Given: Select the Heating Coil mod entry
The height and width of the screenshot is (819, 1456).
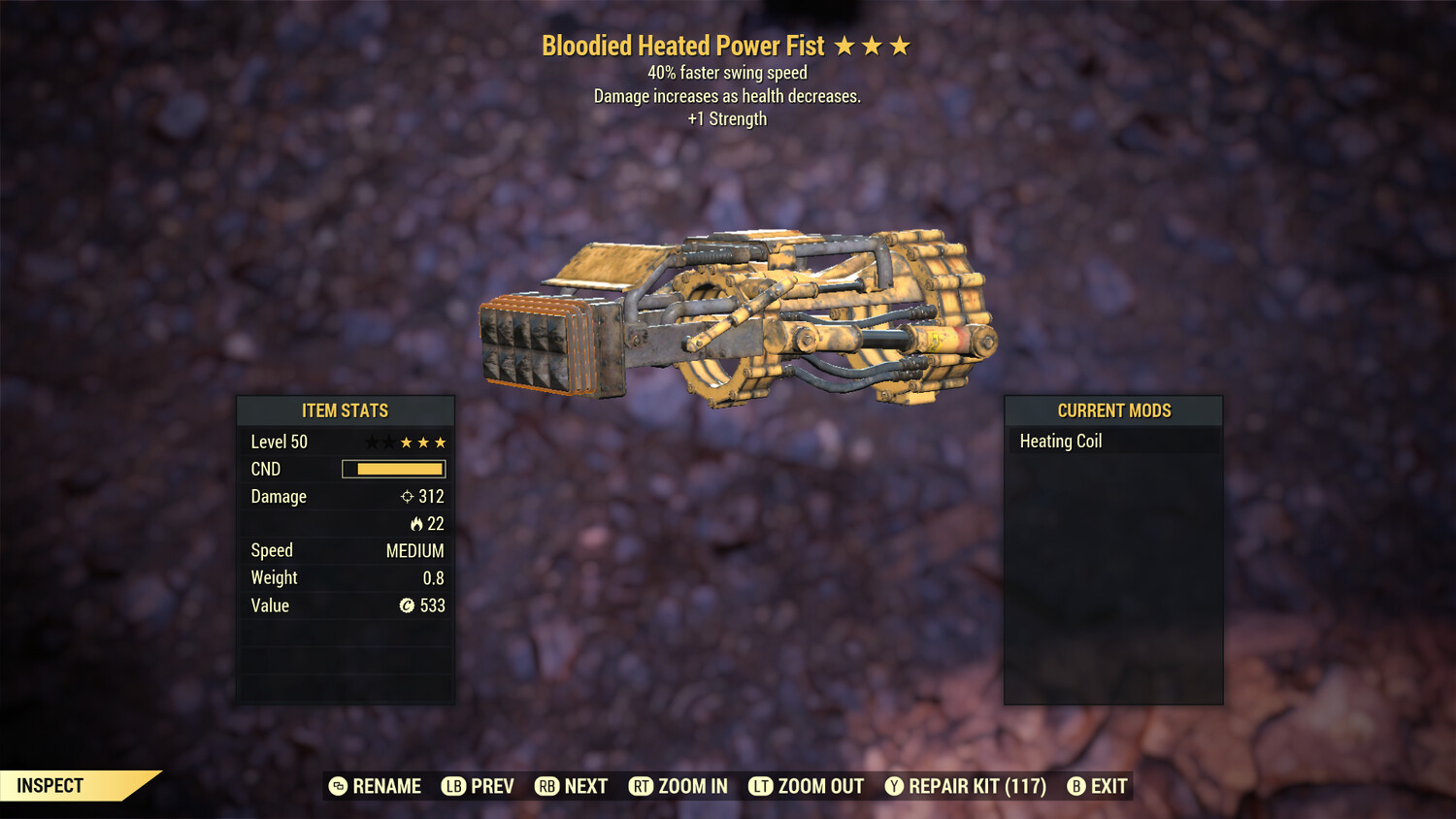Looking at the screenshot, I should pyautogui.click(x=1060, y=441).
